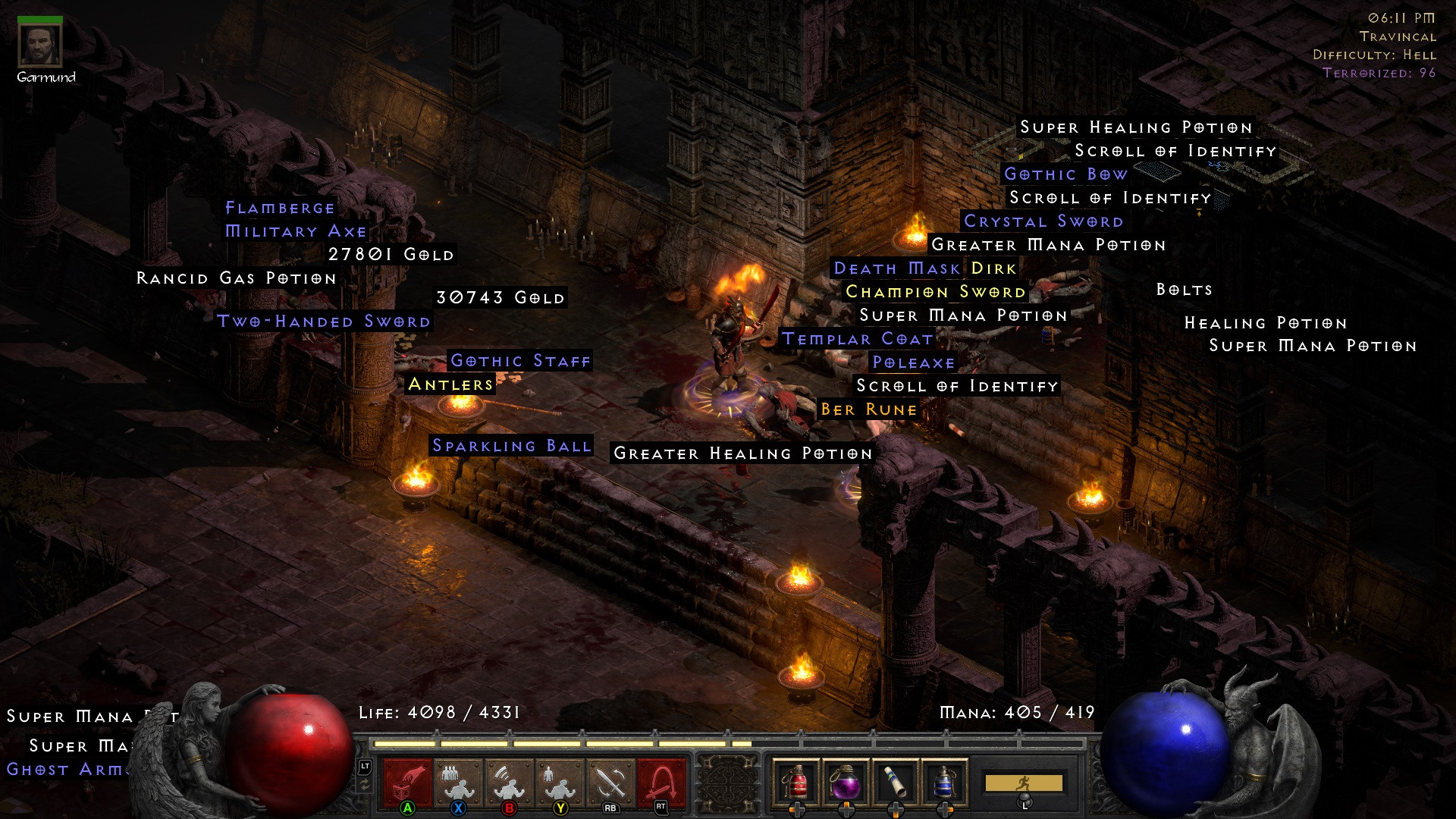The width and height of the screenshot is (1456, 819).
Task: Pick up the Champion Sword label
Action: click(x=935, y=292)
